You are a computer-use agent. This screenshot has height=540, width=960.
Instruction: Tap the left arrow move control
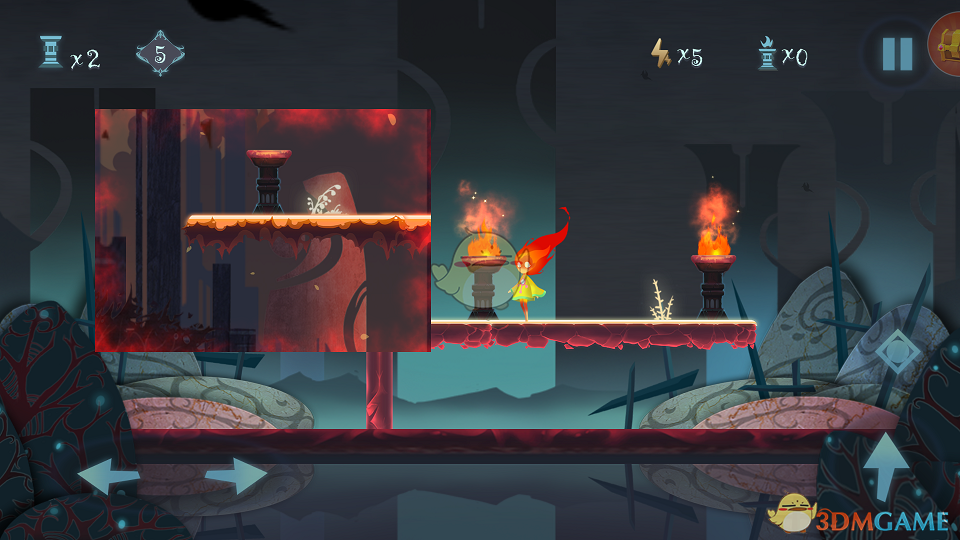109,476
